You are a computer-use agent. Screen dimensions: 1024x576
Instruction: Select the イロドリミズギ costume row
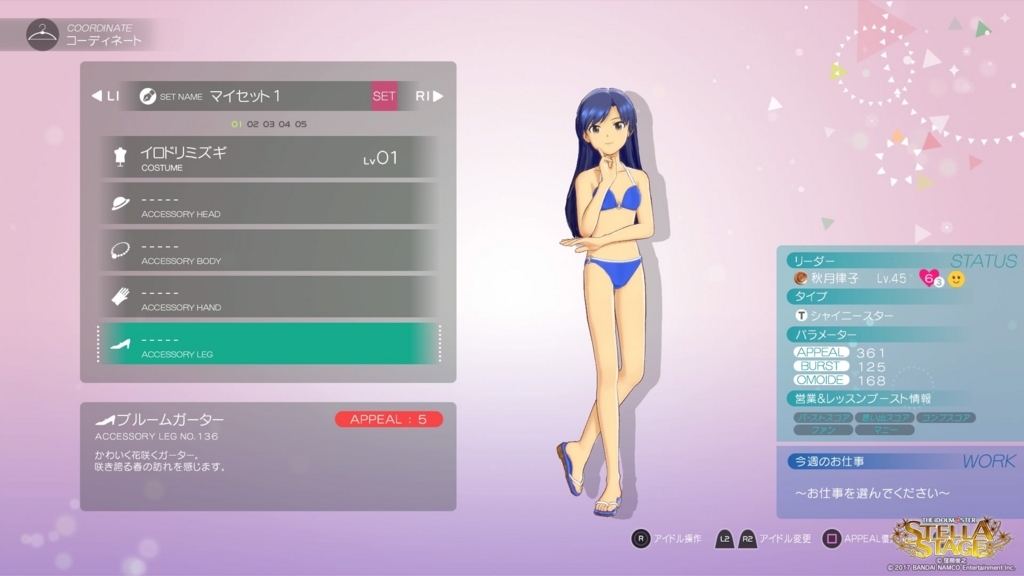pos(268,157)
